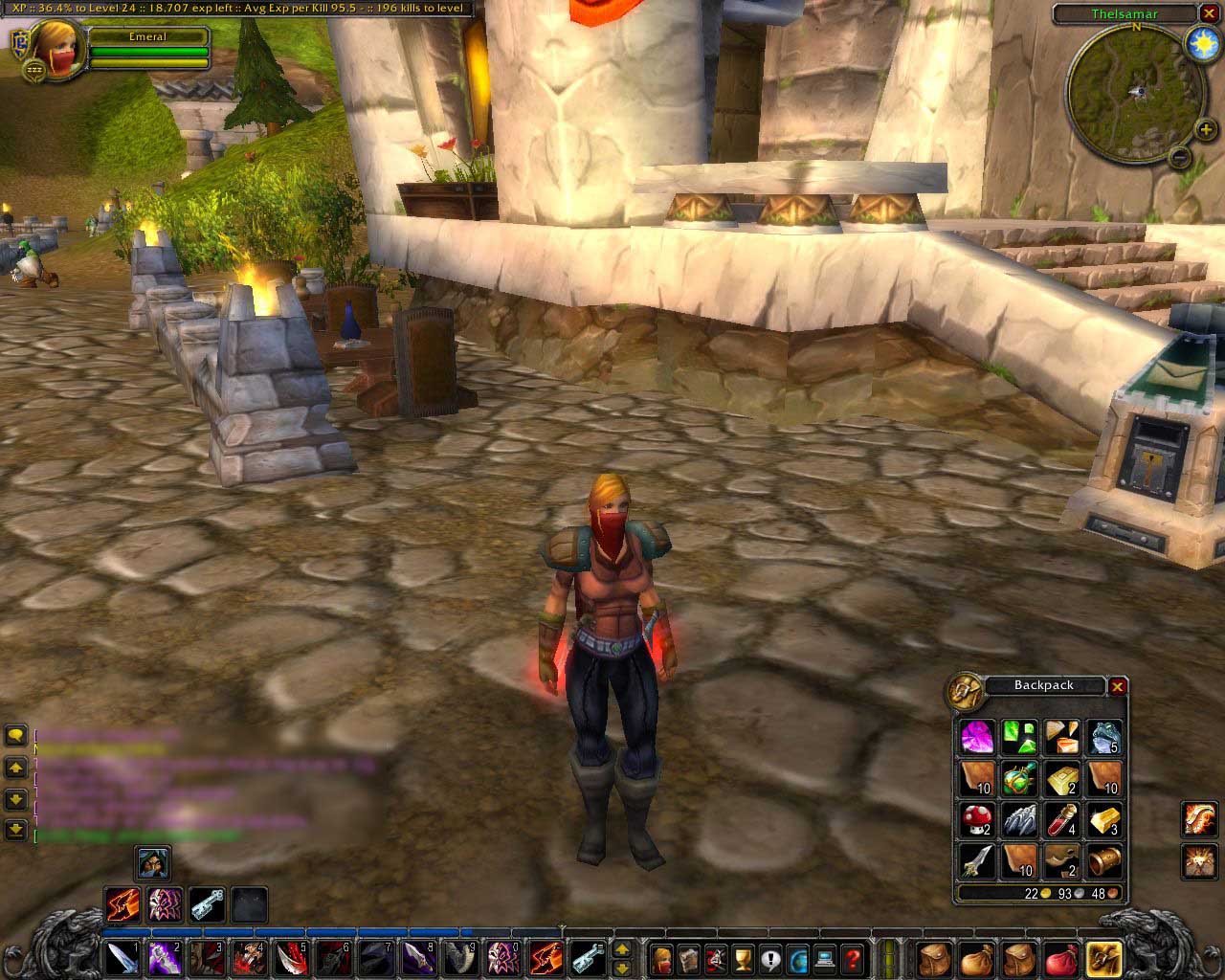1225x980 pixels.
Task: Zoom in on the minimap
Action: pos(1205,130)
